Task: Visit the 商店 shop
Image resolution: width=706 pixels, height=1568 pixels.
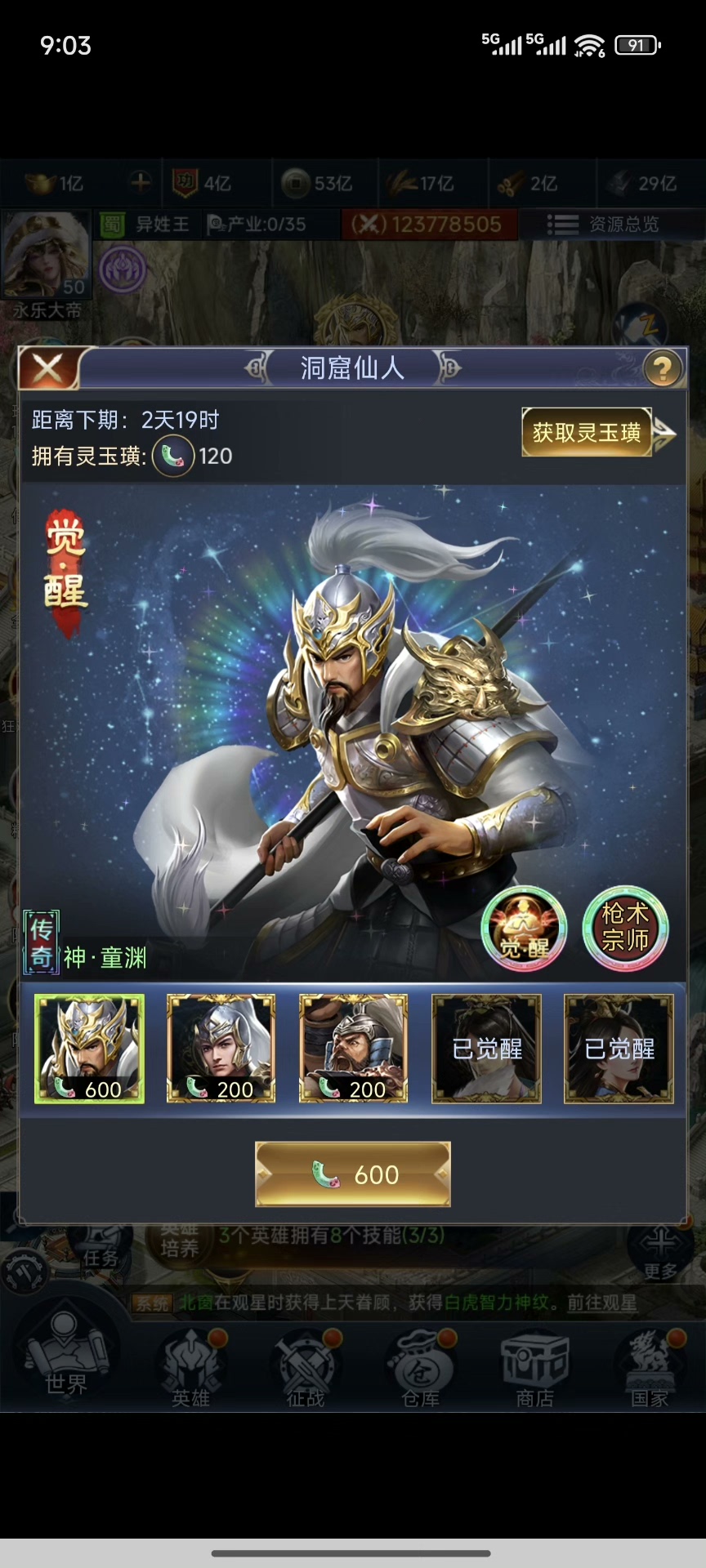Action: click(535, 1370)
